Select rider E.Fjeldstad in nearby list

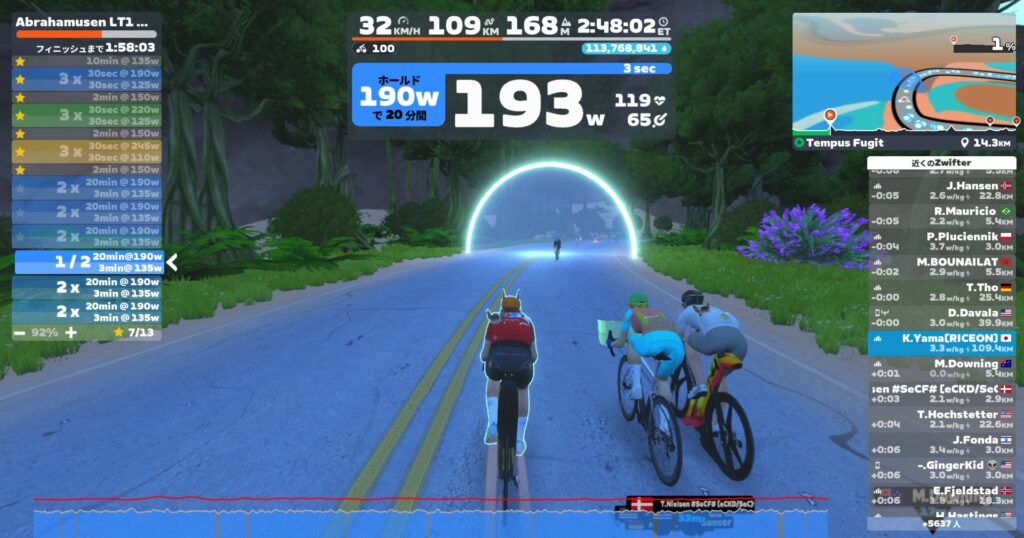coord(940,495)
